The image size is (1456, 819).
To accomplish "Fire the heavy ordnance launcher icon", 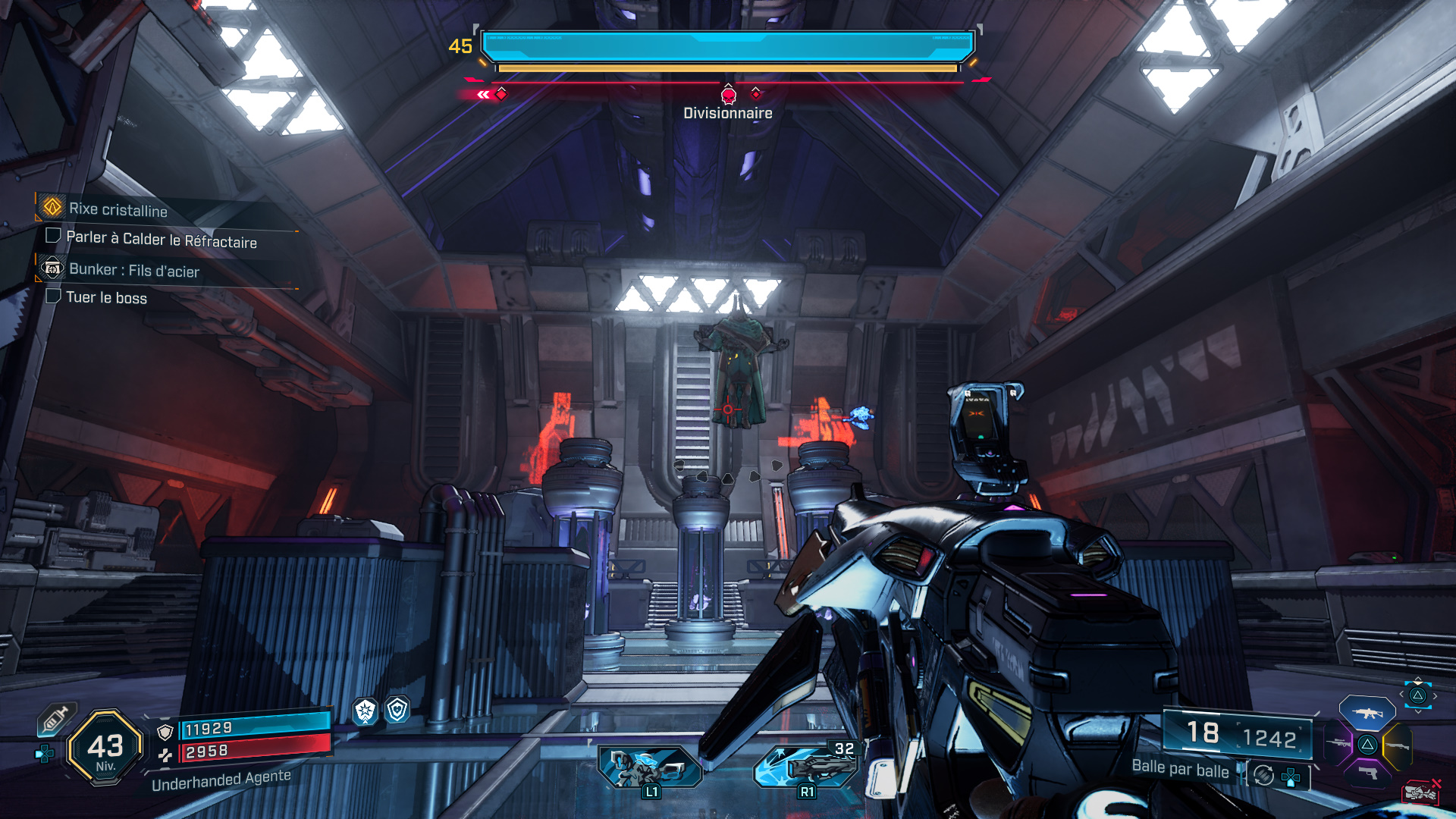I will point(808,766).
